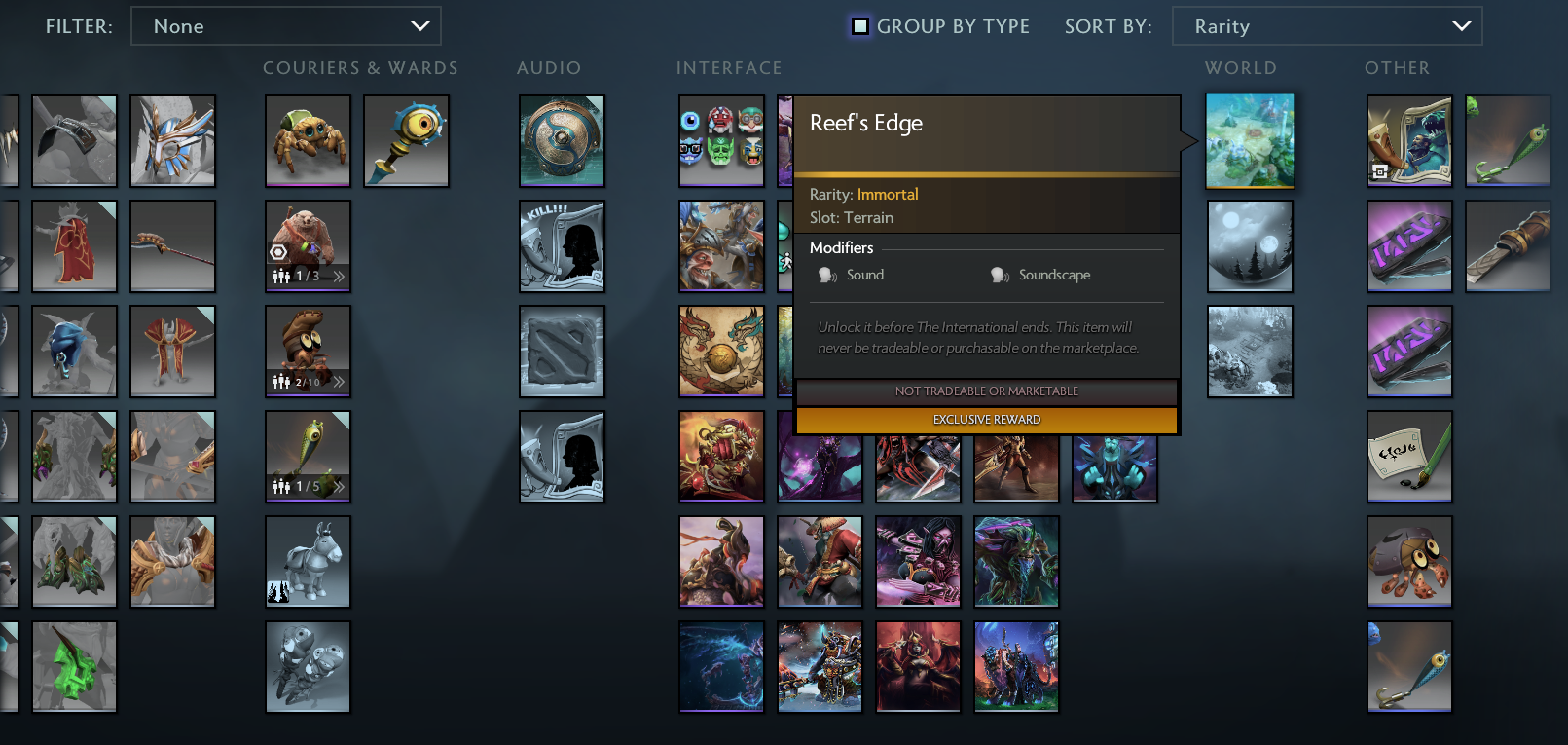Click the NOT TRADEABLE OR MARKETABLE label

pos(987,391)
